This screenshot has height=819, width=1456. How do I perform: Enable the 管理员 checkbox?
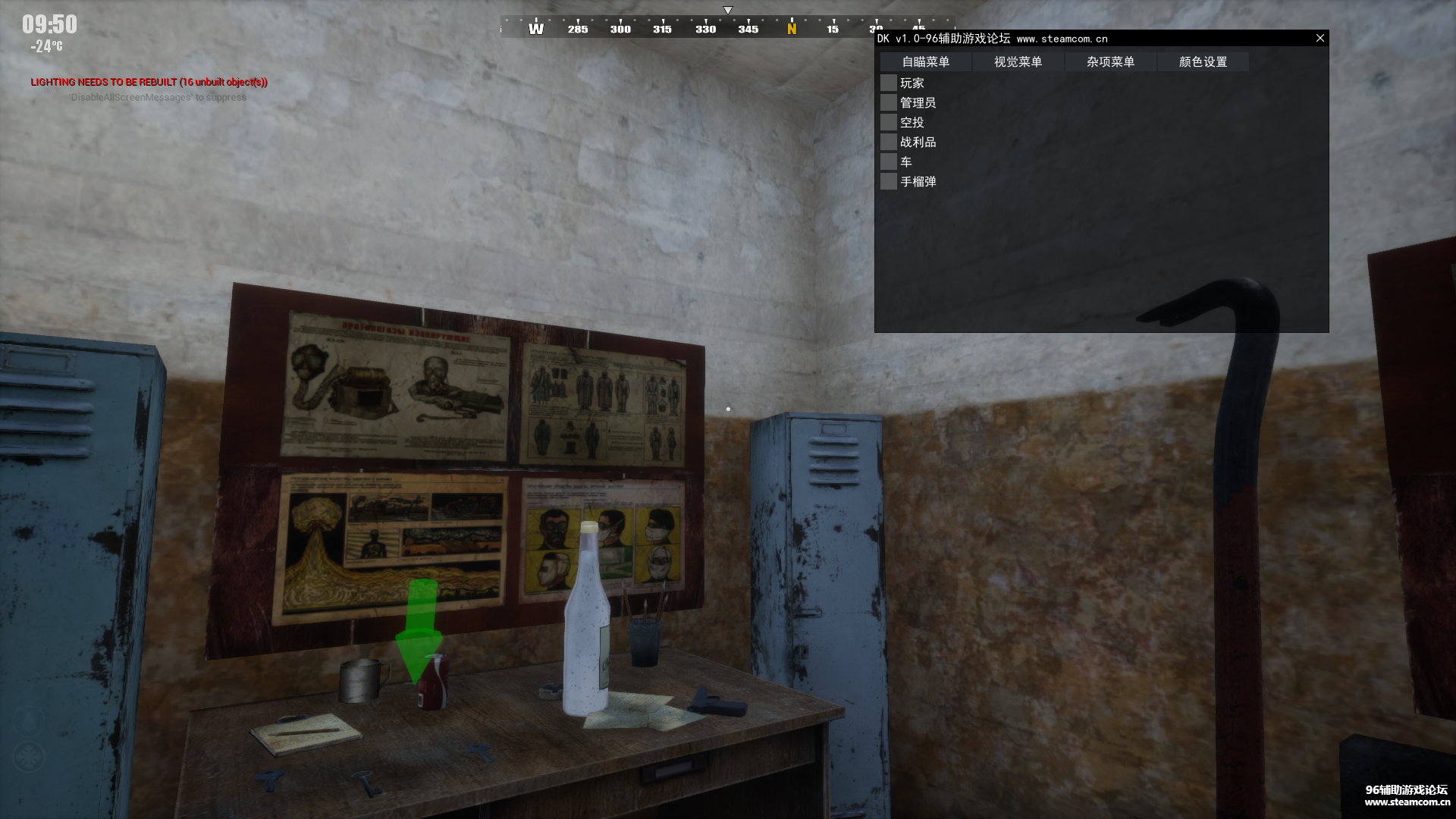pos(889,102)
